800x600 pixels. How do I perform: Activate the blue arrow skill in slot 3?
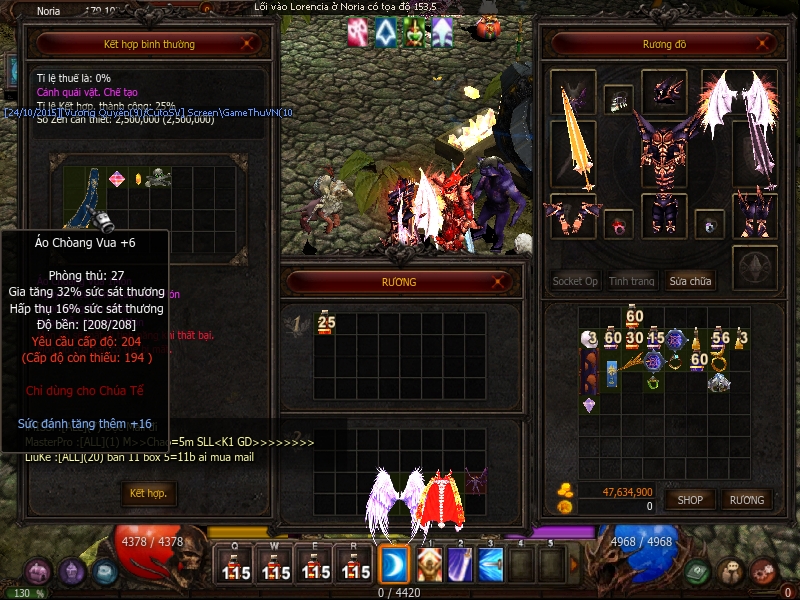click(490, 564)
